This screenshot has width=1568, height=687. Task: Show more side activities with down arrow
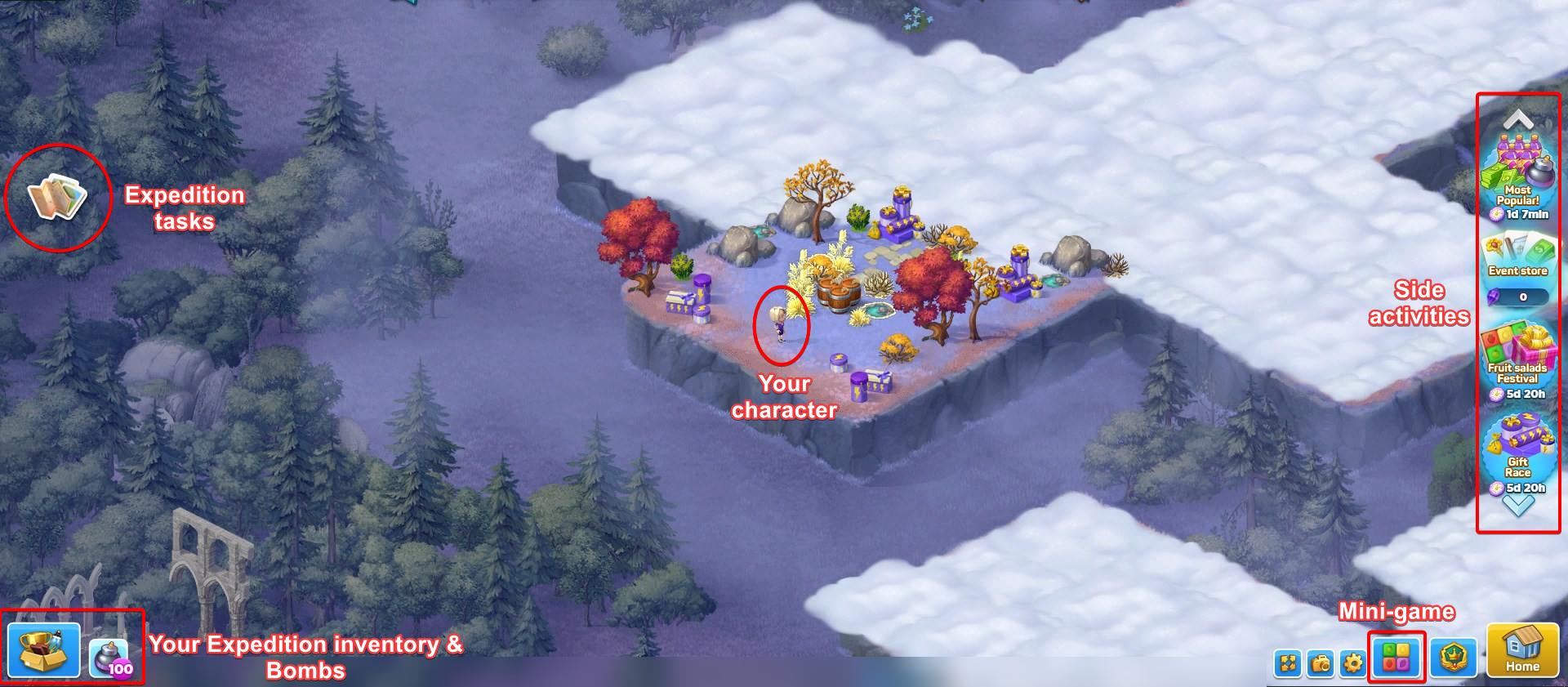(x=1518, y=507)
